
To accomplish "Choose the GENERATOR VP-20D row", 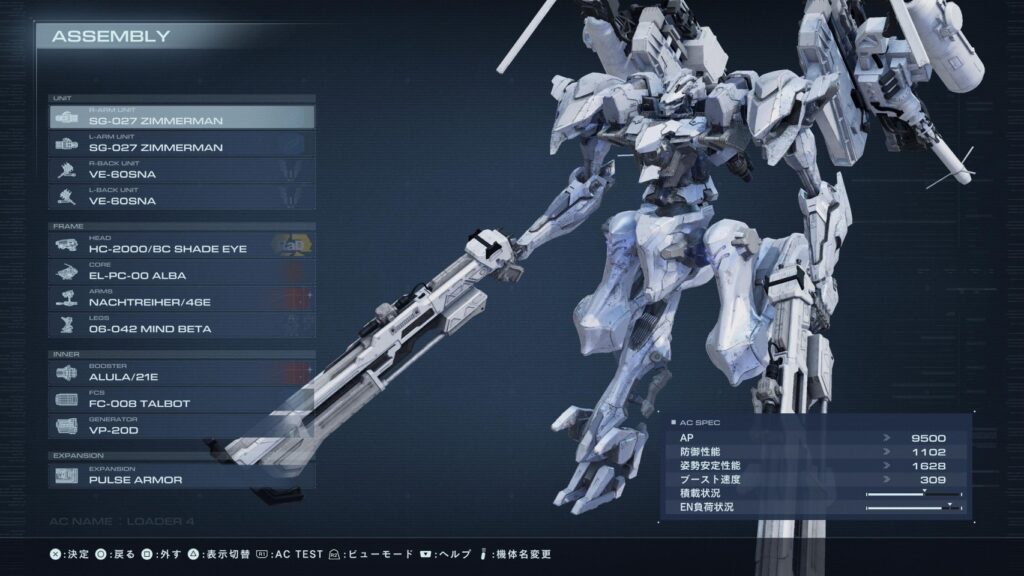I will (181, 426).
